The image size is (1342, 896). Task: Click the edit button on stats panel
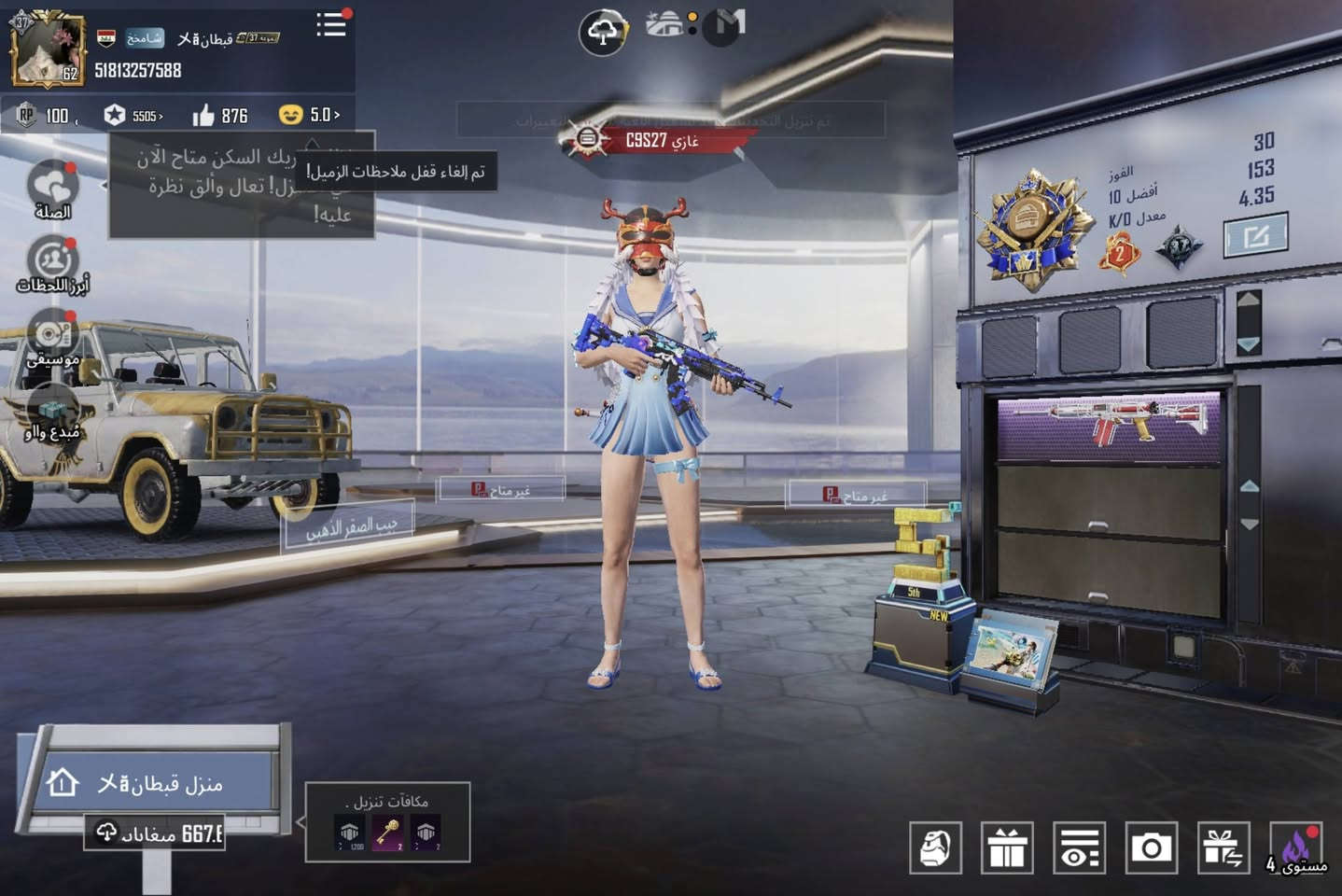1255,235
